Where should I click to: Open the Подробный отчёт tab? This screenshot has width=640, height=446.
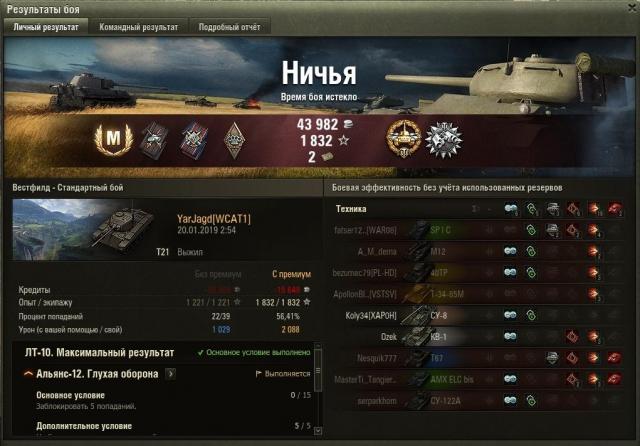click(x=227, y=27)
